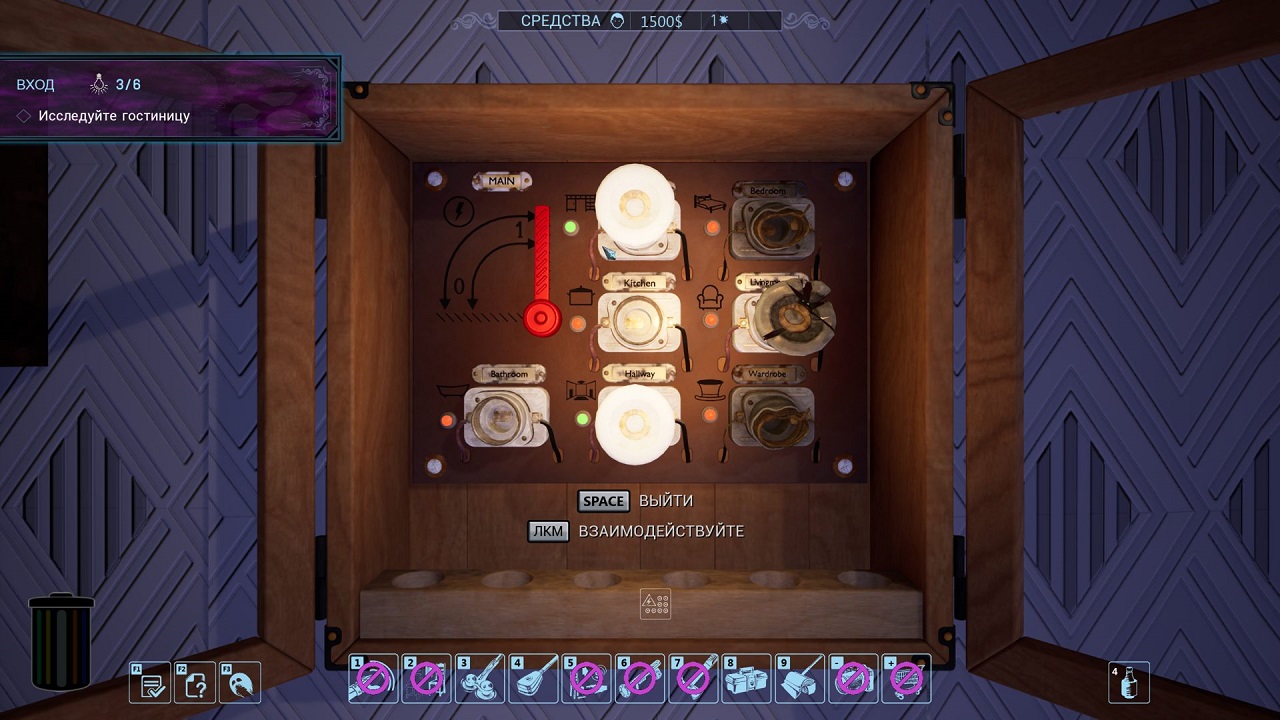
Task: Select the mop tool in slot 3
Action: coord(480,679)
